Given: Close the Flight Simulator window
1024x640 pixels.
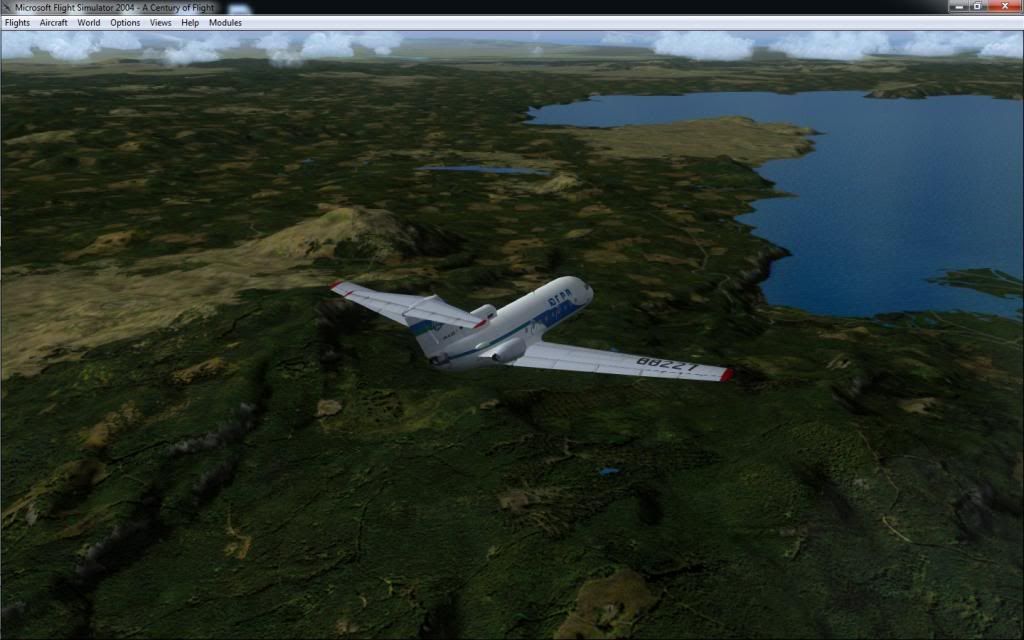Looking at the screenshot, I should click(1003, 6).
